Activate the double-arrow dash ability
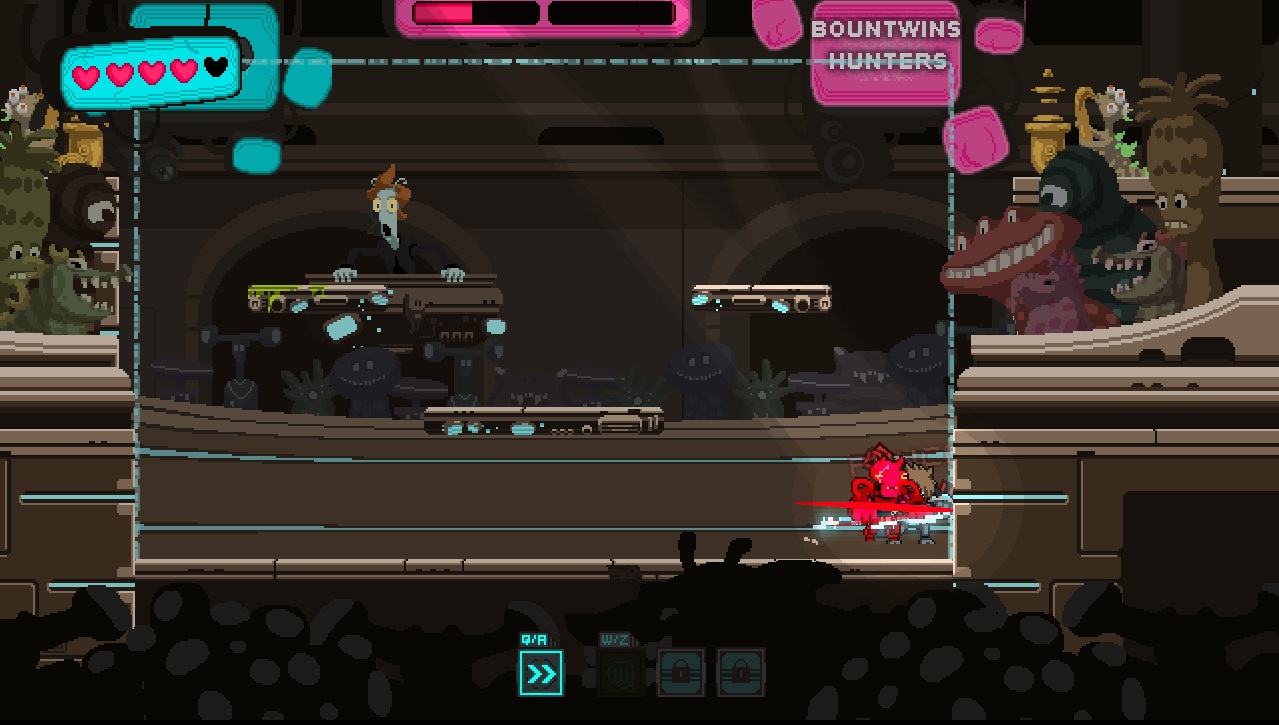Image resolution: width=1279 pixels, height=725 pixels. click(541, 673)
